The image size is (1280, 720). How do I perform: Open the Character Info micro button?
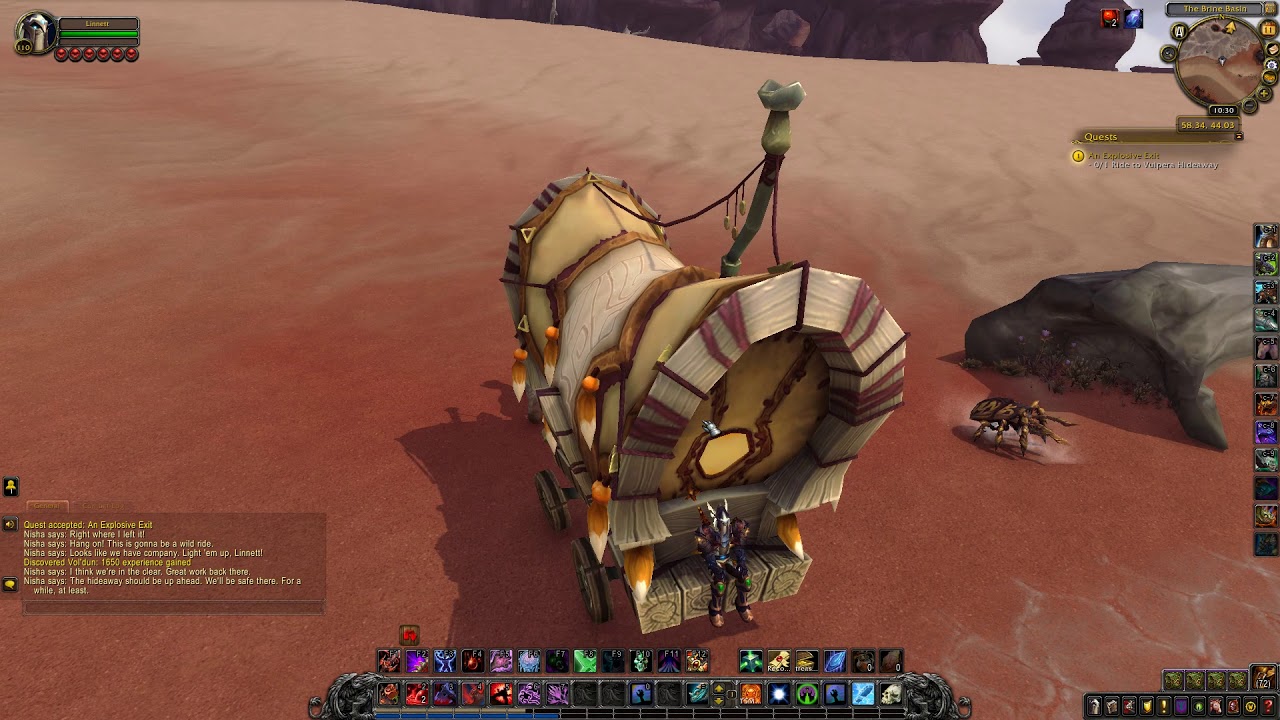click(1094, 707)
